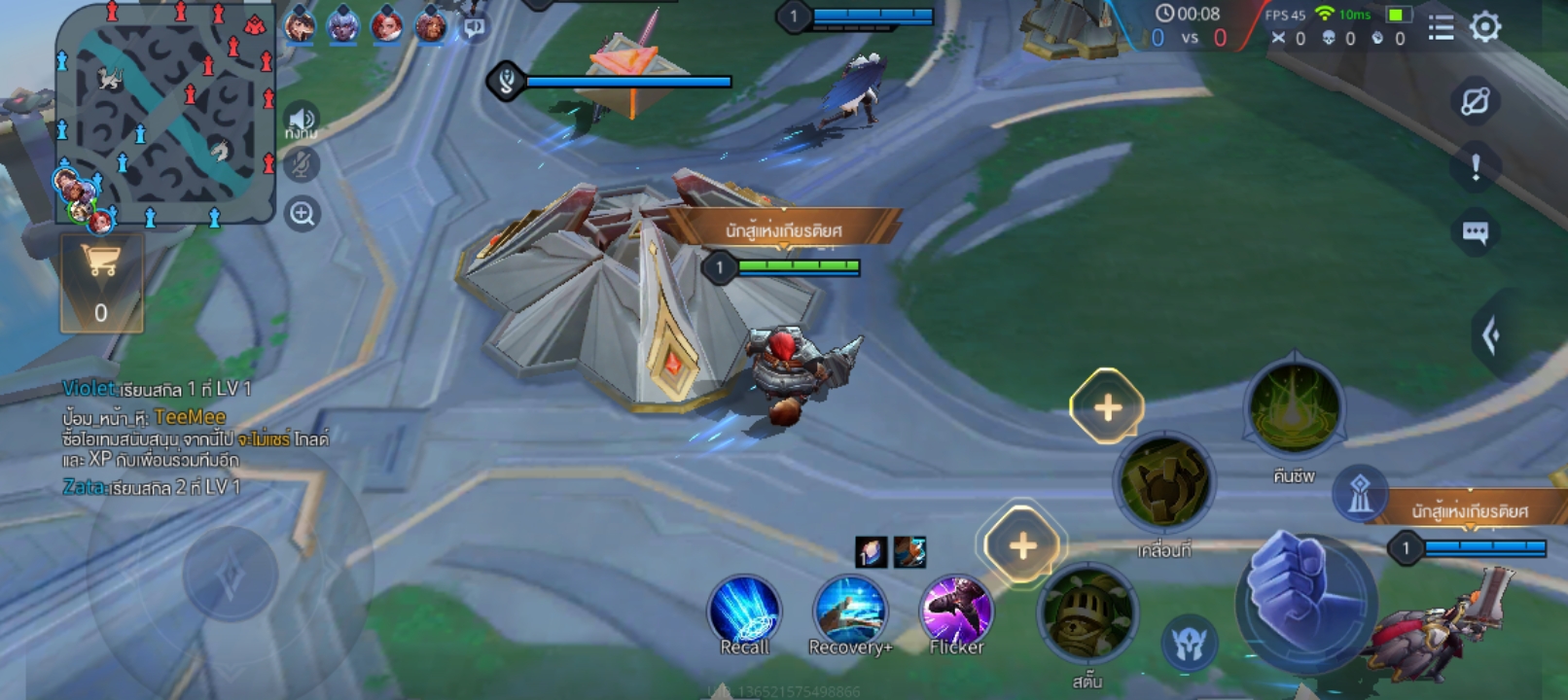Target minions with the helmet icon button
1568x700 pixels.
1189,644
